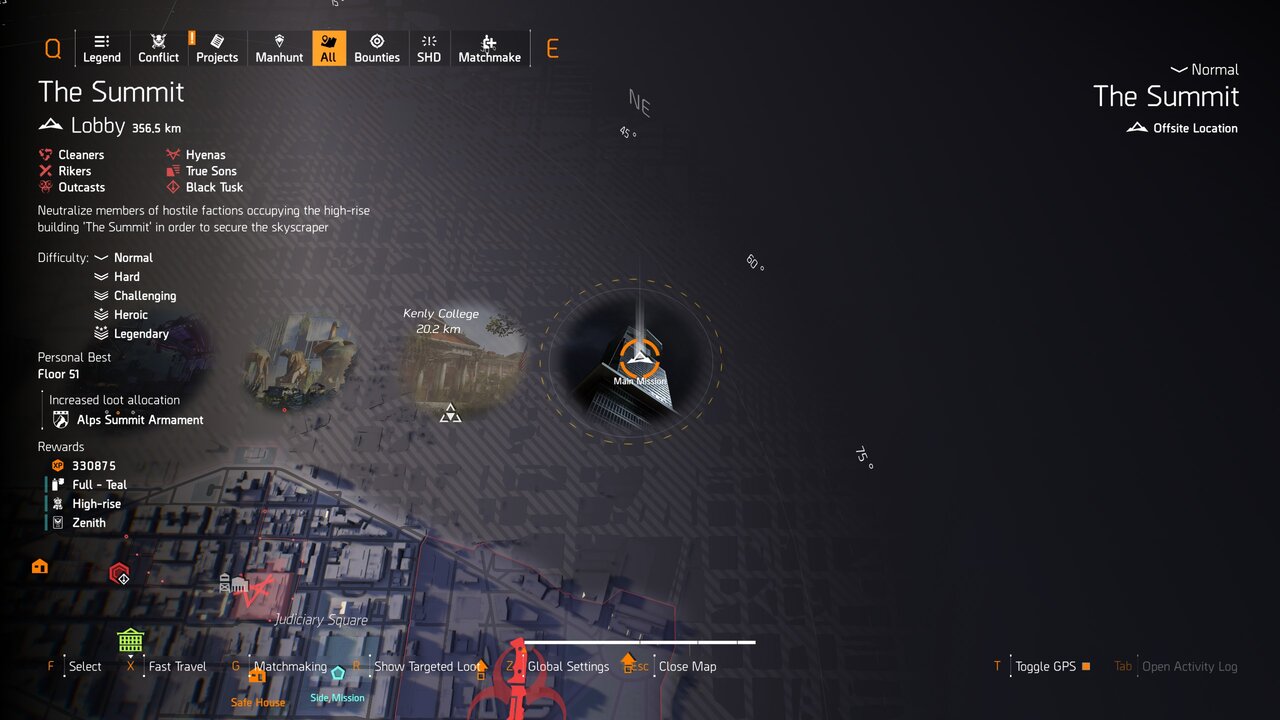
Task: Toggle GPS off
Action: pos(1044,666)
